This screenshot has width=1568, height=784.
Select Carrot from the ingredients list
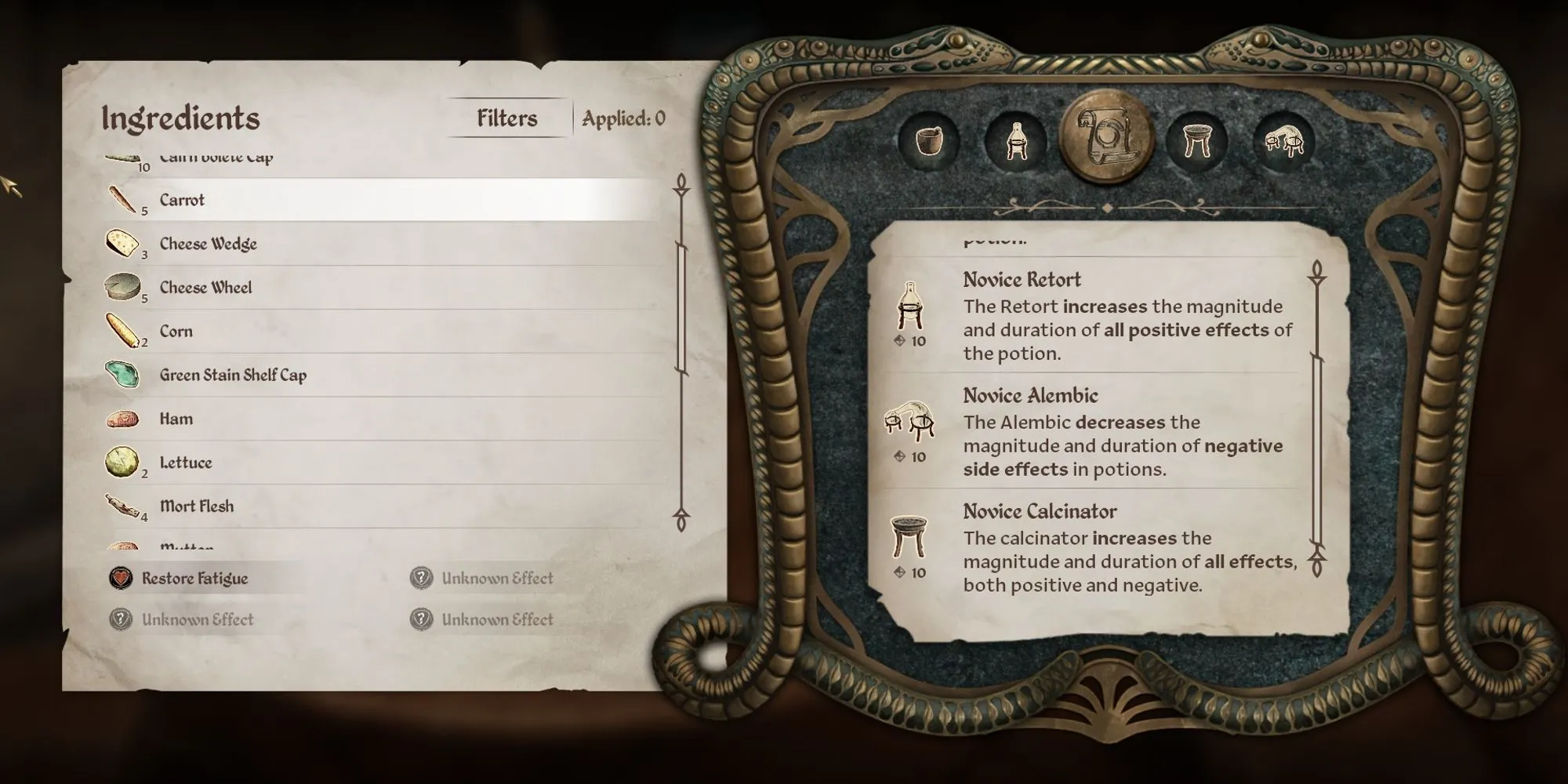[x=182, y=200]
